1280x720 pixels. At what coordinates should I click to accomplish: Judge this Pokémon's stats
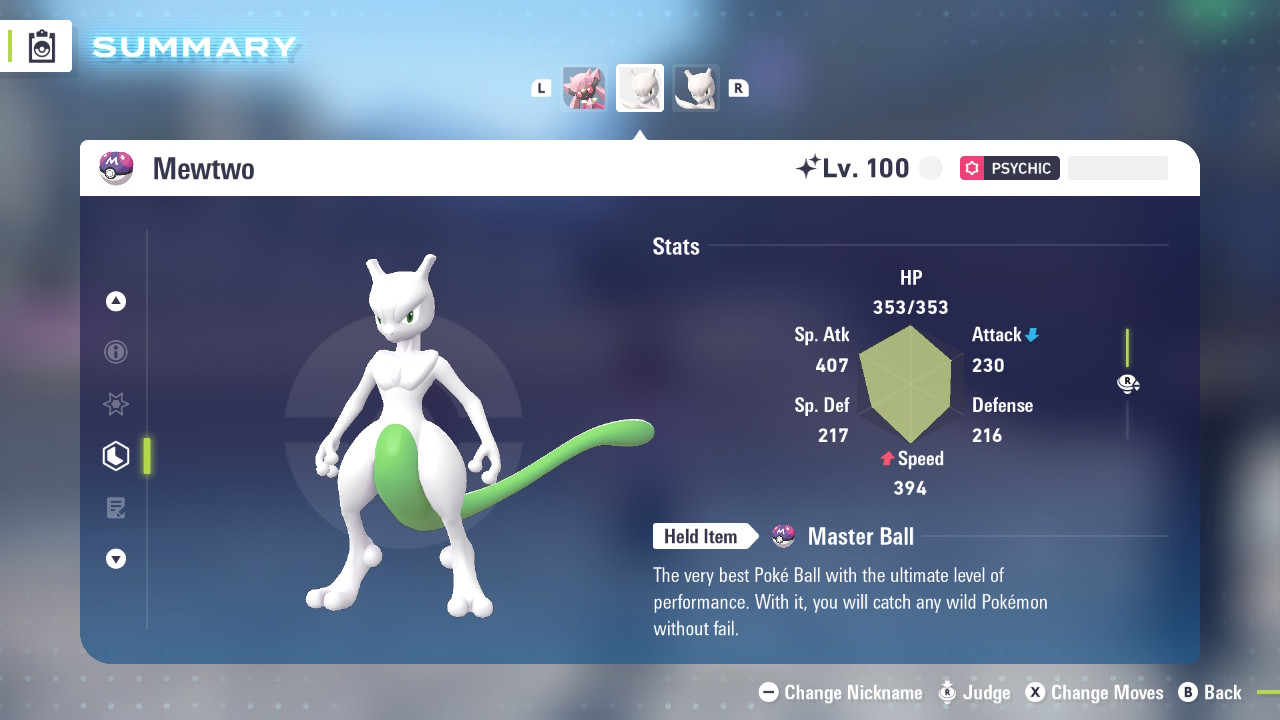(975, 692)
